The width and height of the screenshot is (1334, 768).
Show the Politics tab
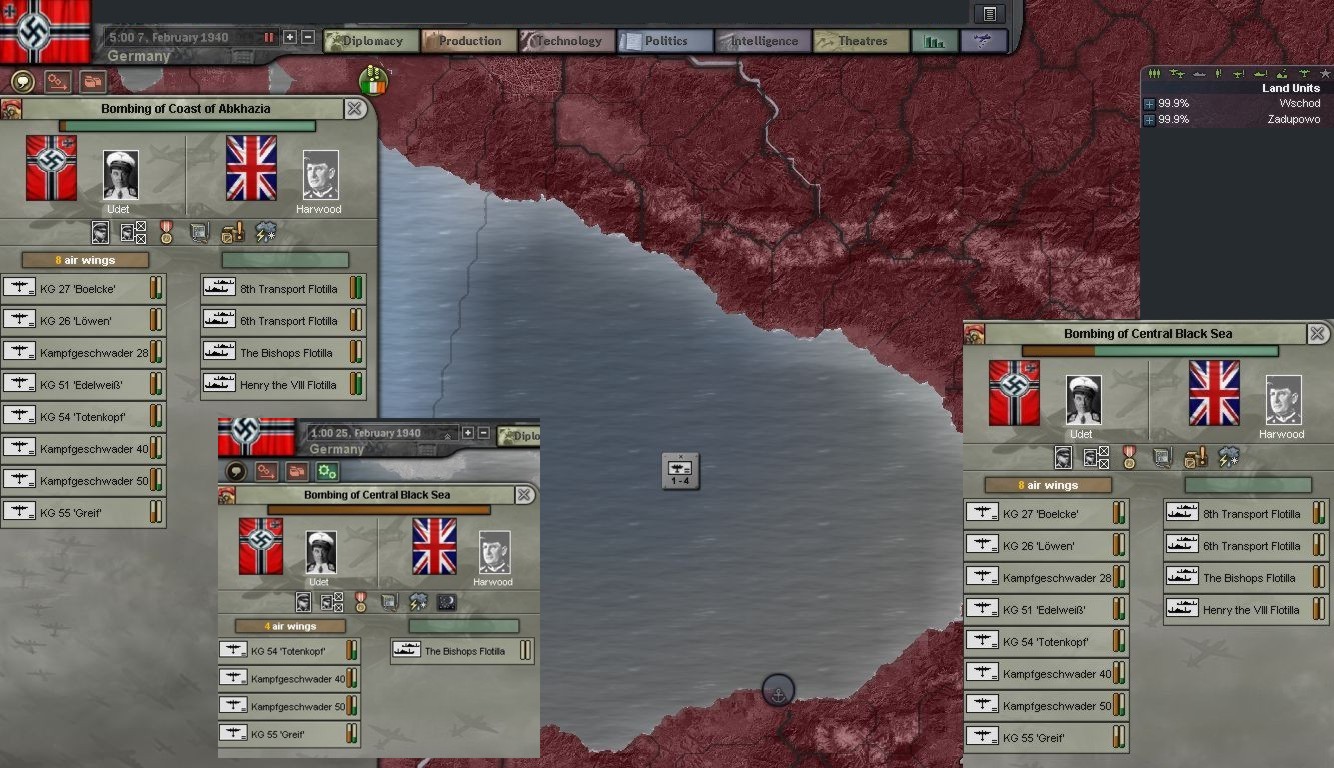click(665, 41)
